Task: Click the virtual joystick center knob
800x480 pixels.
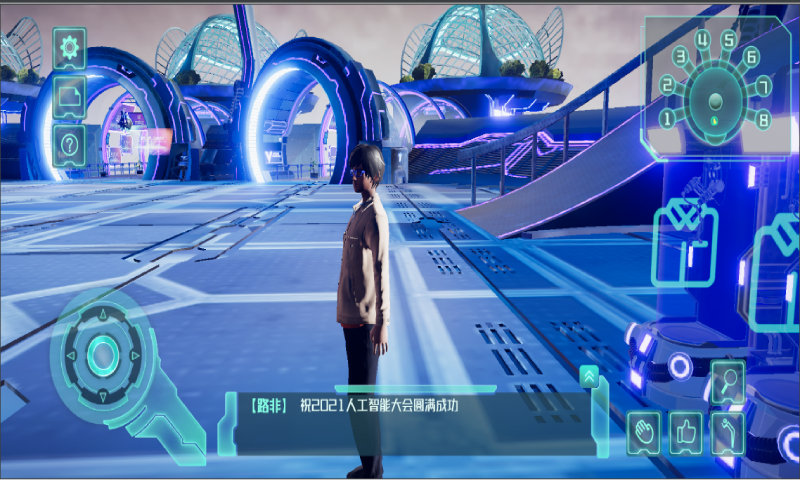Action: click(102, 354)
